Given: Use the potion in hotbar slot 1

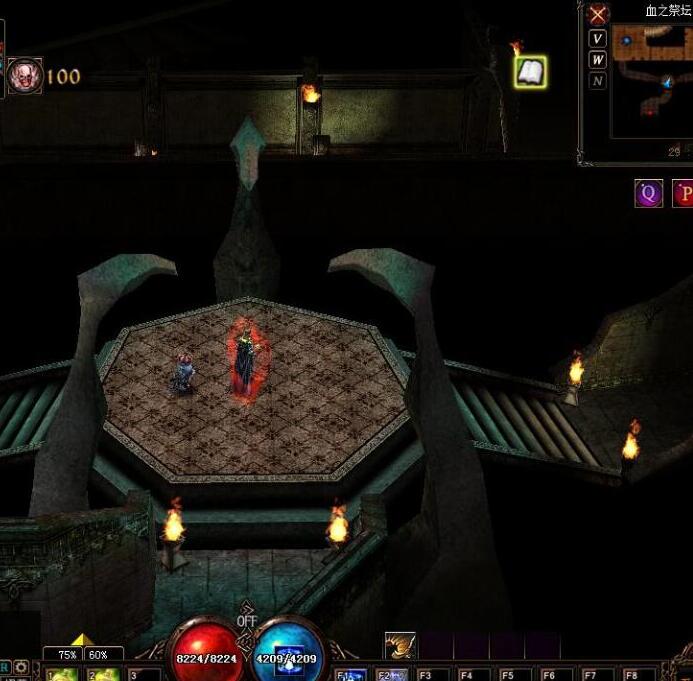Looking at the screenshot, I should pyautogui.click(x=62, y=674).
